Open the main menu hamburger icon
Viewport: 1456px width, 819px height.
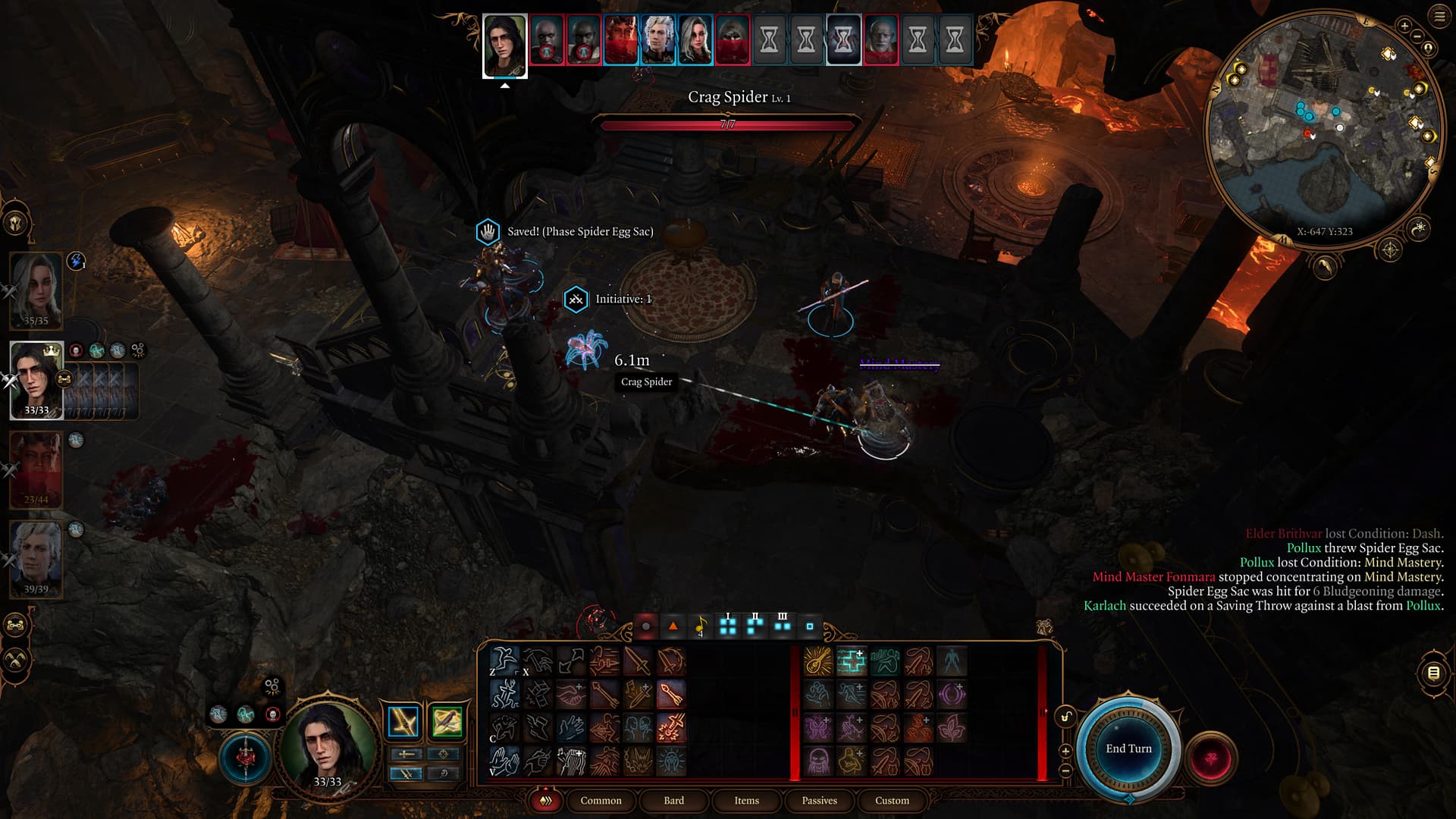[x=1439, y=17]
